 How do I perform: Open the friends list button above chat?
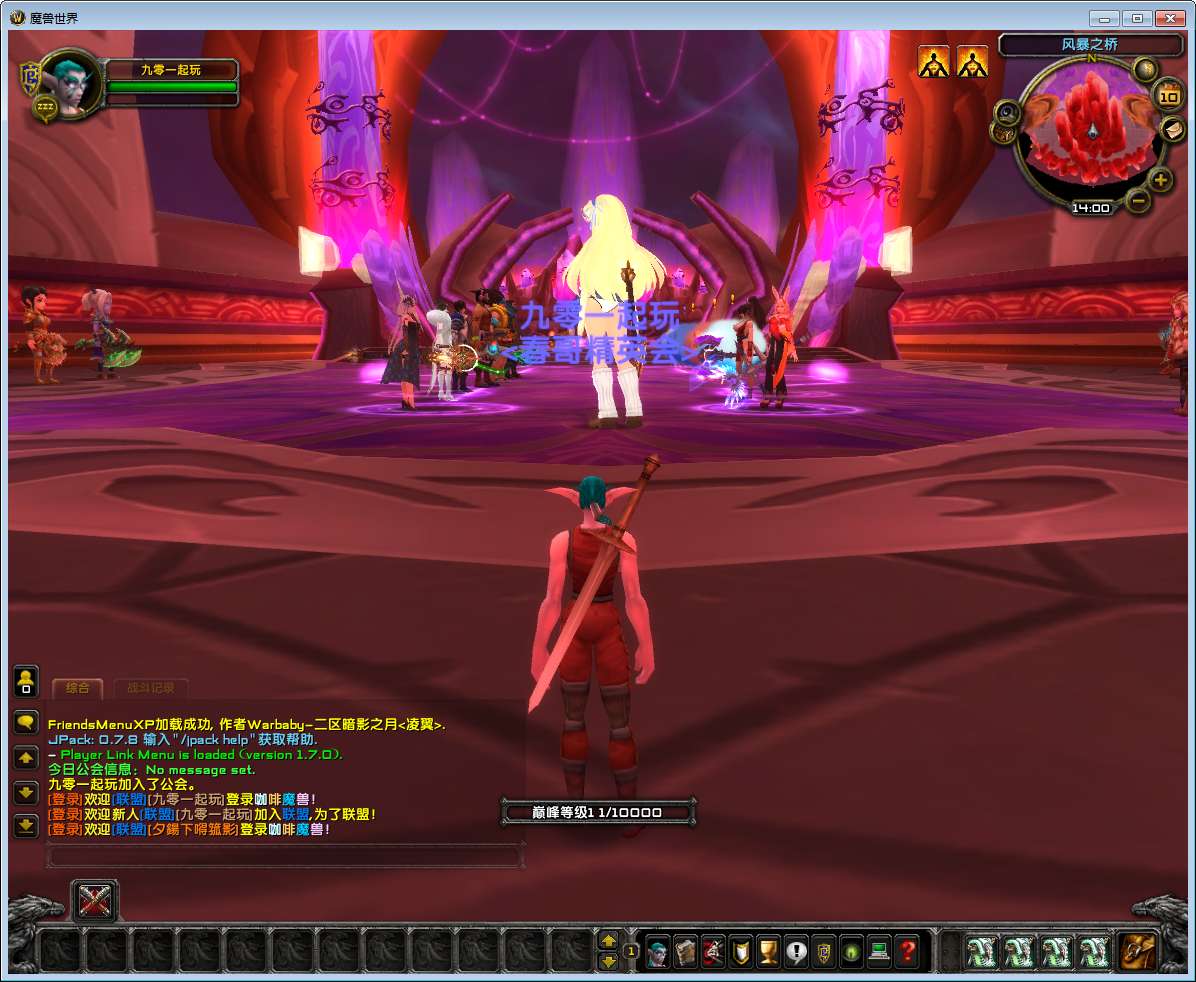pos(26,681)
